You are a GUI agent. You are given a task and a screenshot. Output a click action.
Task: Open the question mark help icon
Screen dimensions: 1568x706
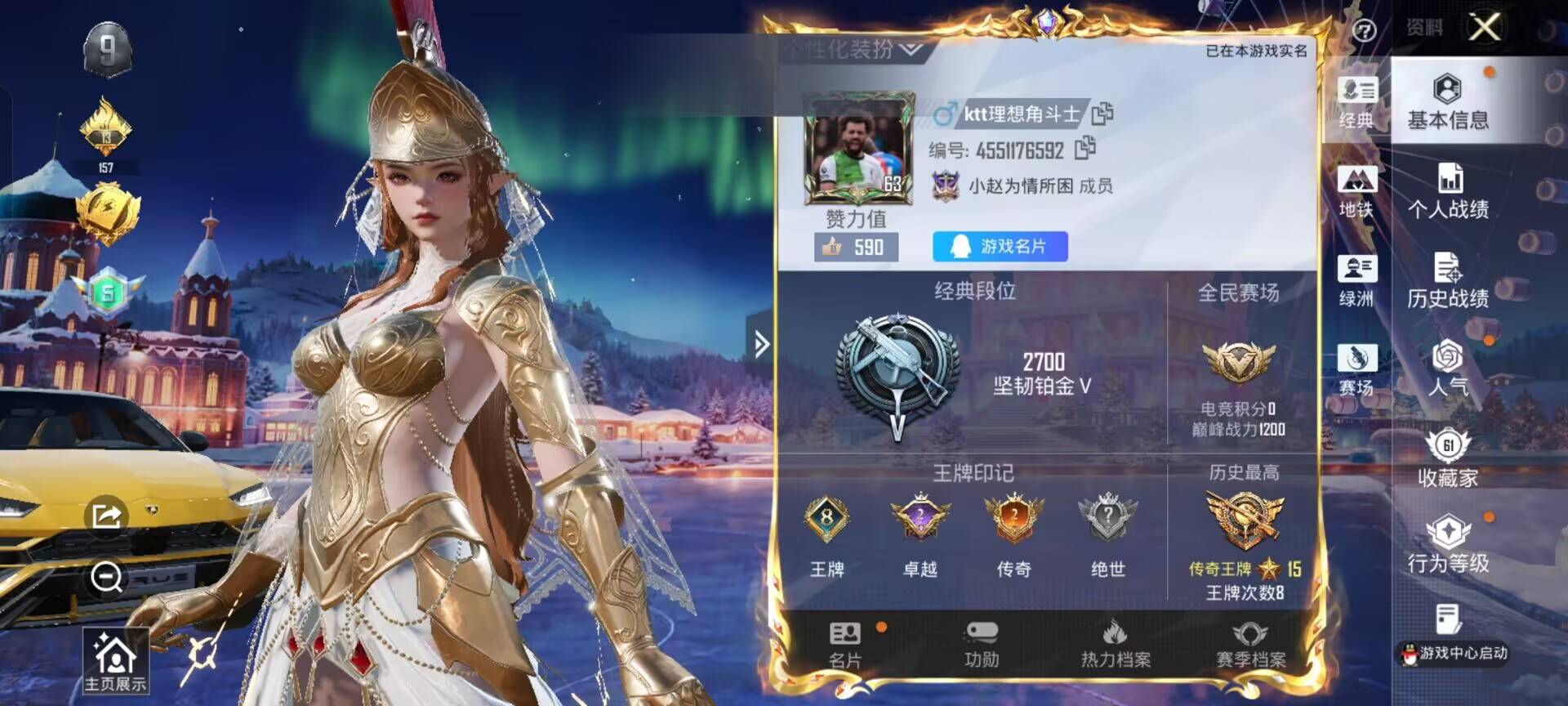coord(1364,31)
